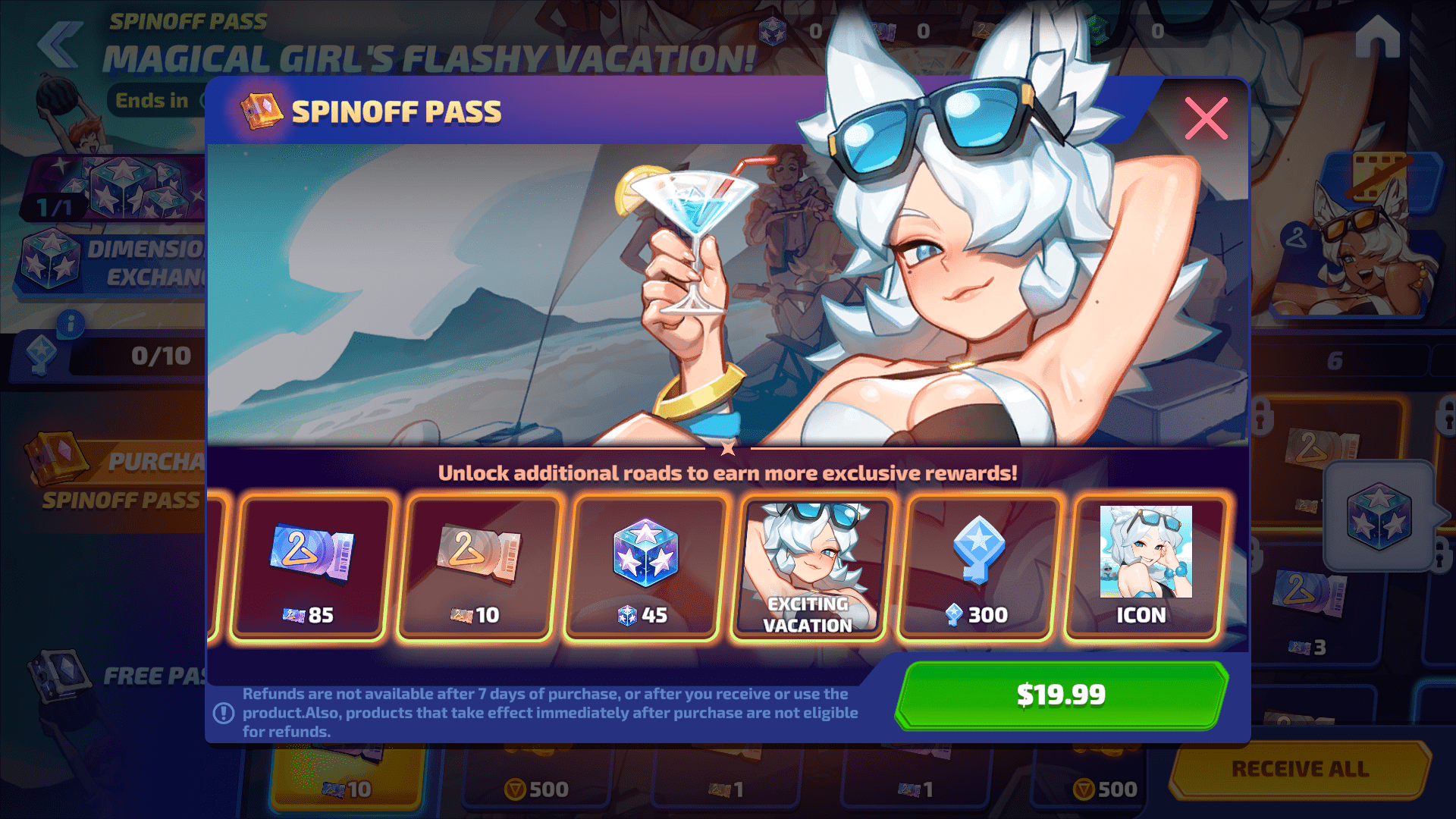The height and width of the screenshot is (819, 1456).
Task: Claim rewards with Receive All
Action: (1300, 769)
